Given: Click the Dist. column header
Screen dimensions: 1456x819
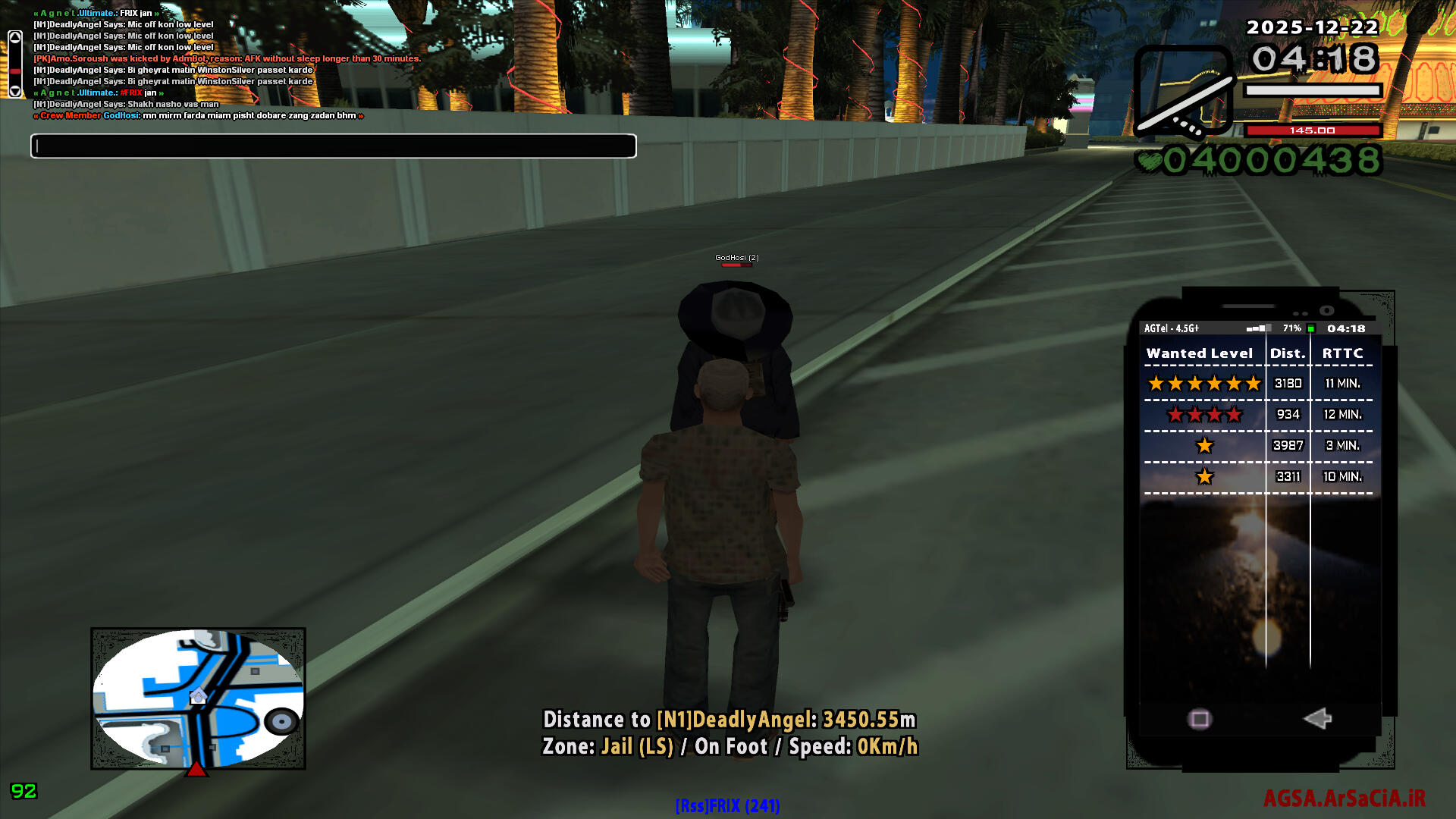Looking at the screenshot, I should pyautogui.click(x=1288, y=353).
